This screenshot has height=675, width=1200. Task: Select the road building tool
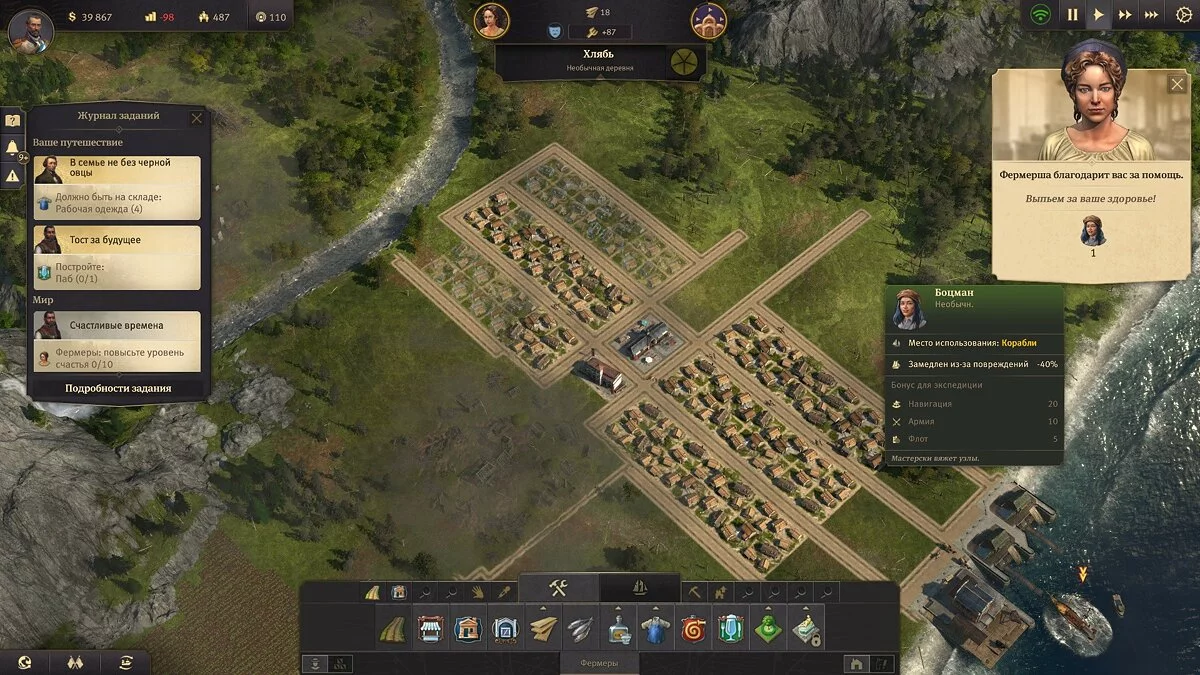392,630
